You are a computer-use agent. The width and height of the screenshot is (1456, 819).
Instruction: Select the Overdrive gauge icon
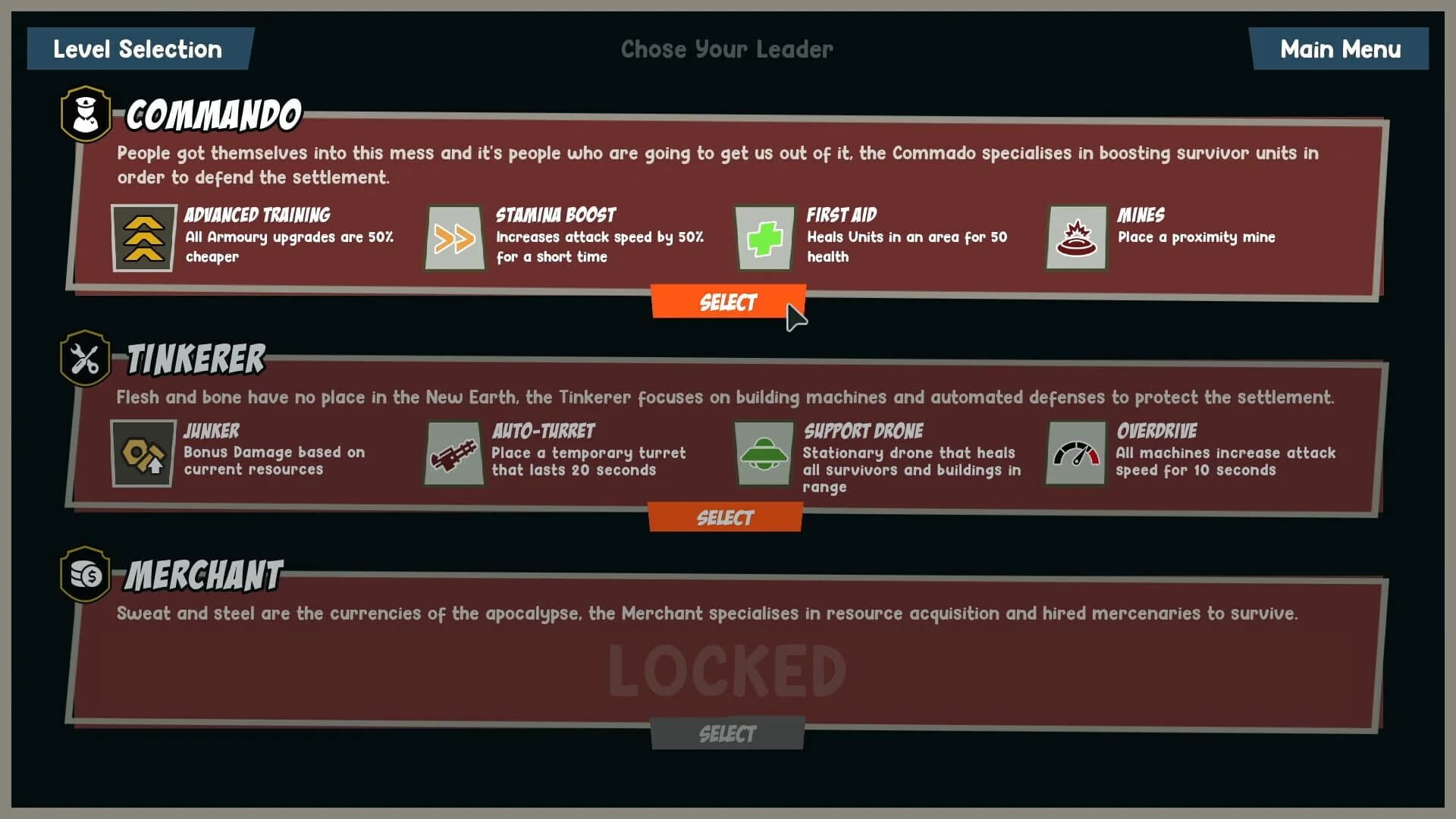(x=1075, y=455)
